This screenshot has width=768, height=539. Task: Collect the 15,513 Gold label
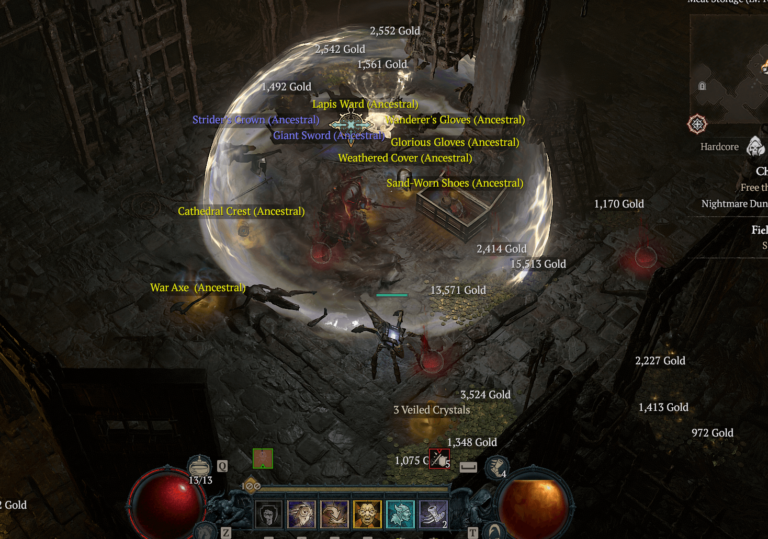tap(538, 264)
